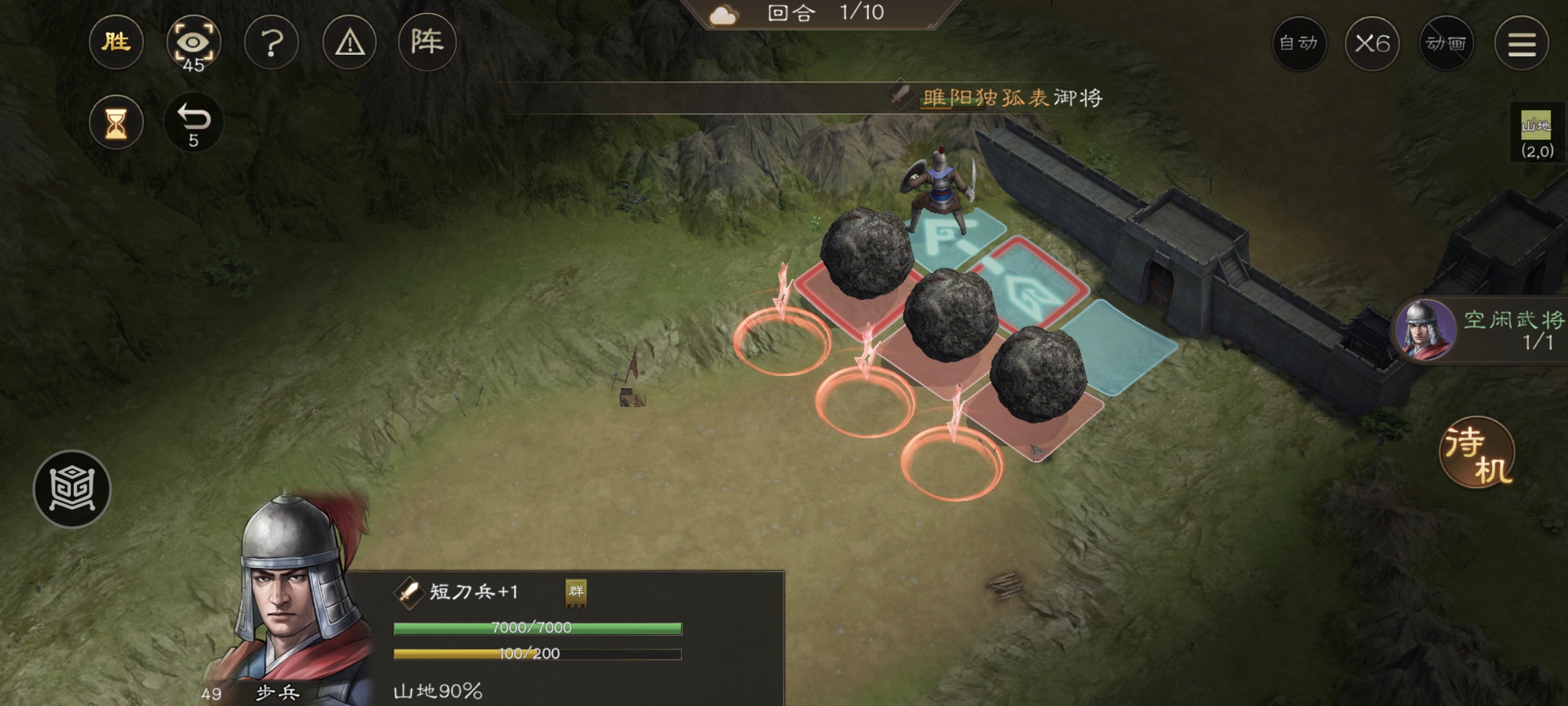1568x706 pixels.
Task: Undo the last move with the back arrow
Action: 193,121
